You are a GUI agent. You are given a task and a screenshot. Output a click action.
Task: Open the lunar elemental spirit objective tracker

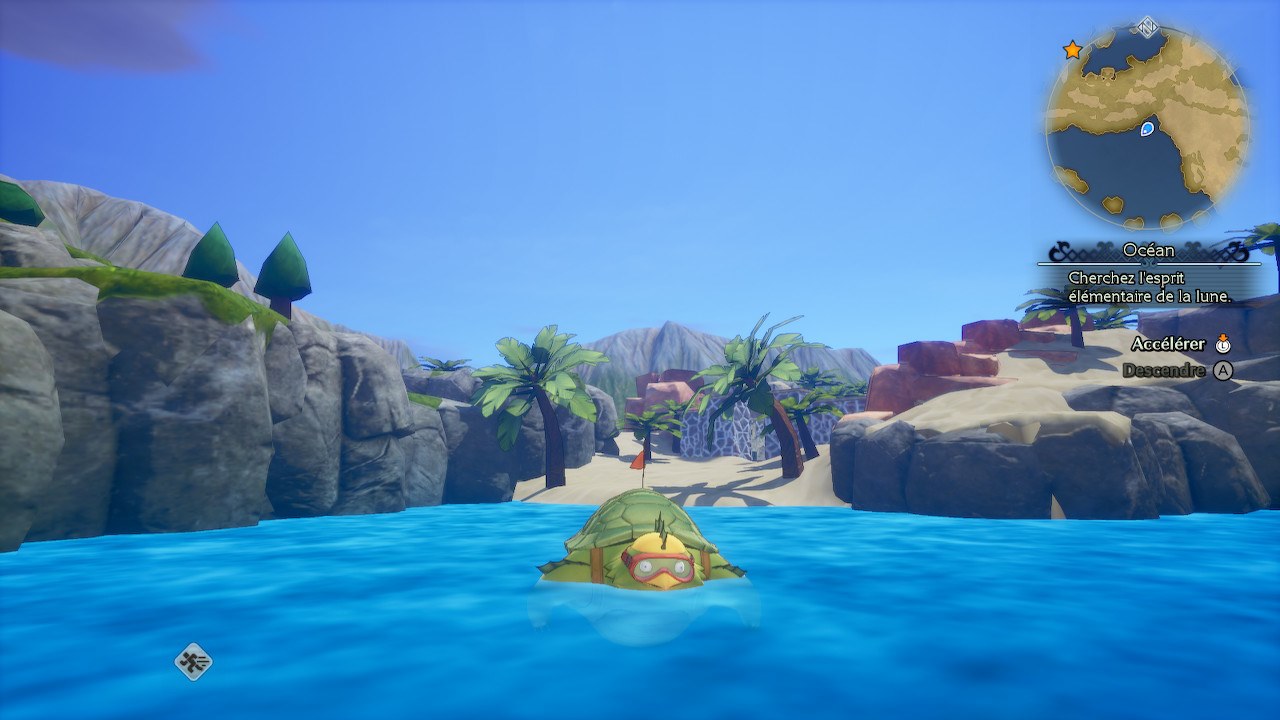click(x=1149, y=286)
